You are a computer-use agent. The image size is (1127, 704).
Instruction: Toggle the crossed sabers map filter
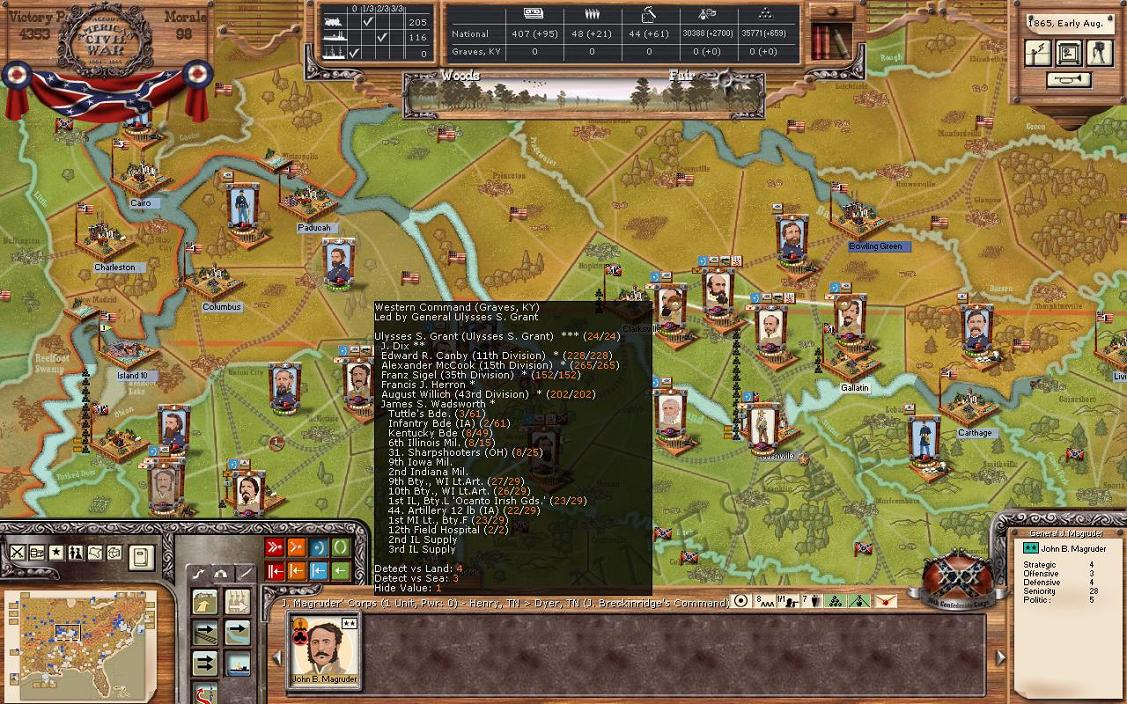[18, 553]
